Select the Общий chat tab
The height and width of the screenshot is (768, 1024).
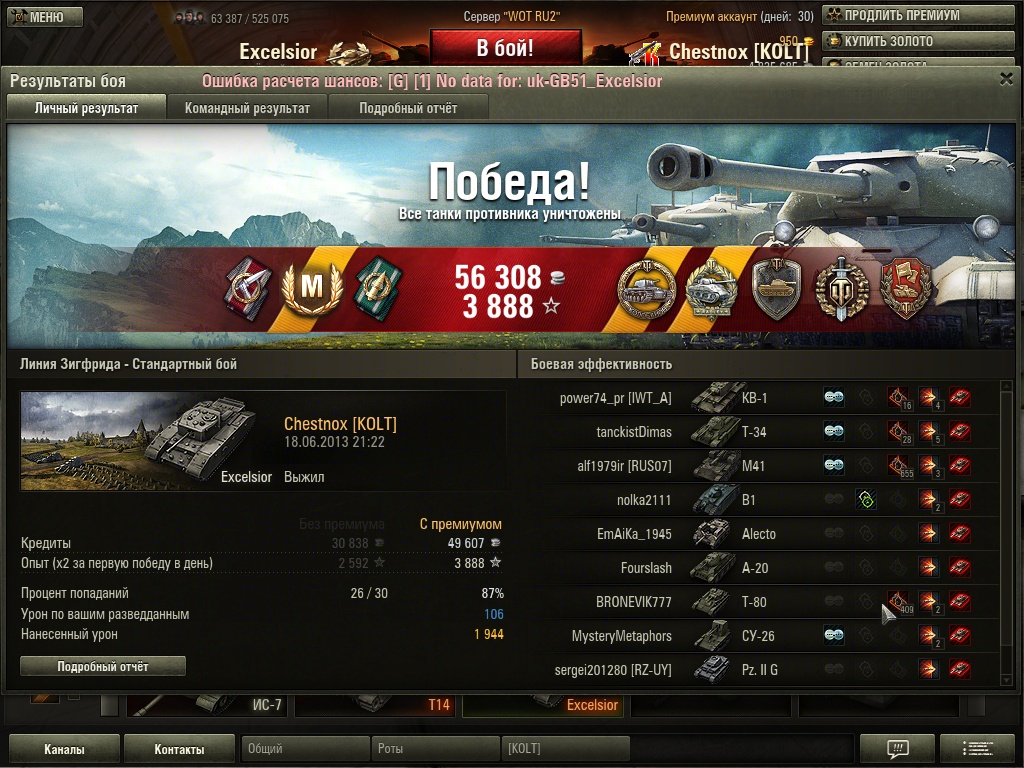click(x=304, y=749)
